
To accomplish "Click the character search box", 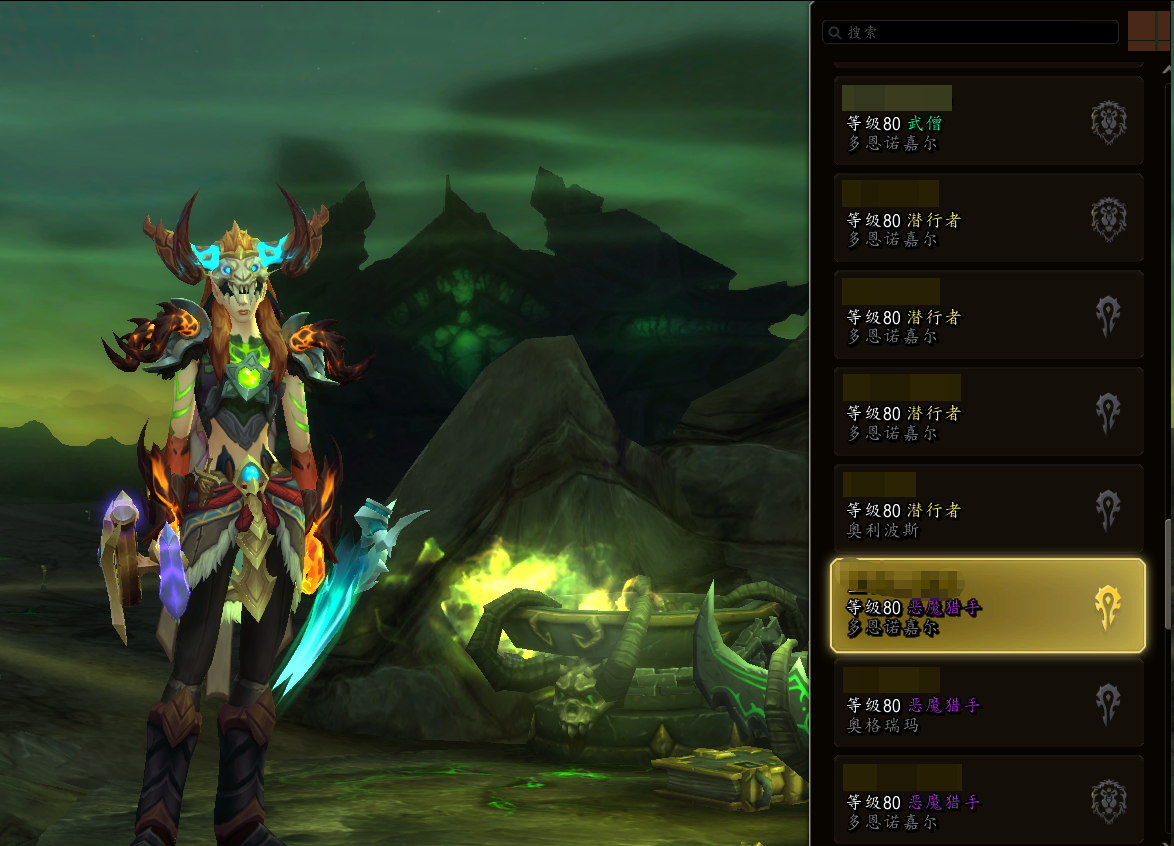I will [970, 32].
